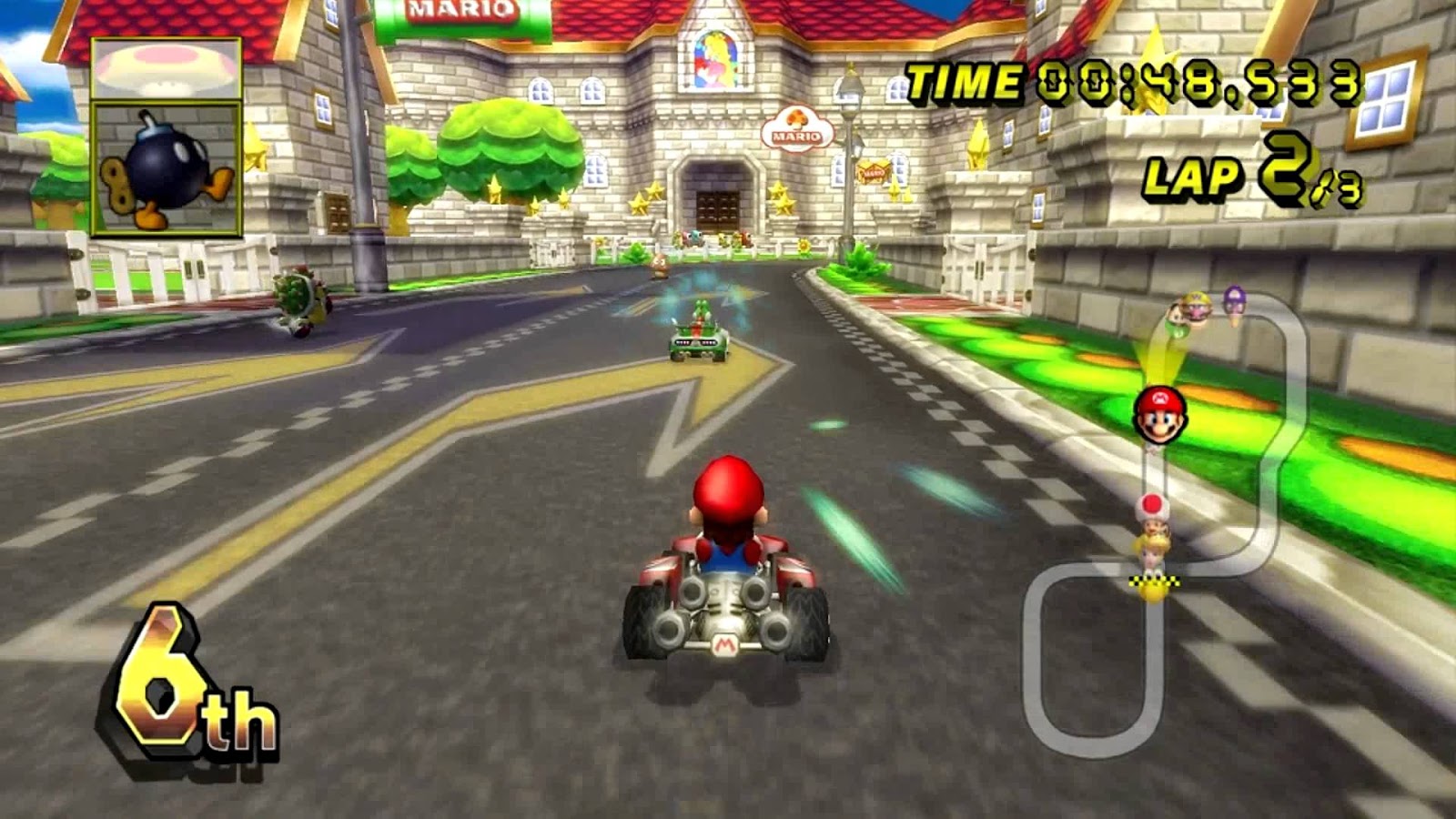Select the Waluigi icon on the minimap
The image size is (1456, 819).
pos(1234,299)
